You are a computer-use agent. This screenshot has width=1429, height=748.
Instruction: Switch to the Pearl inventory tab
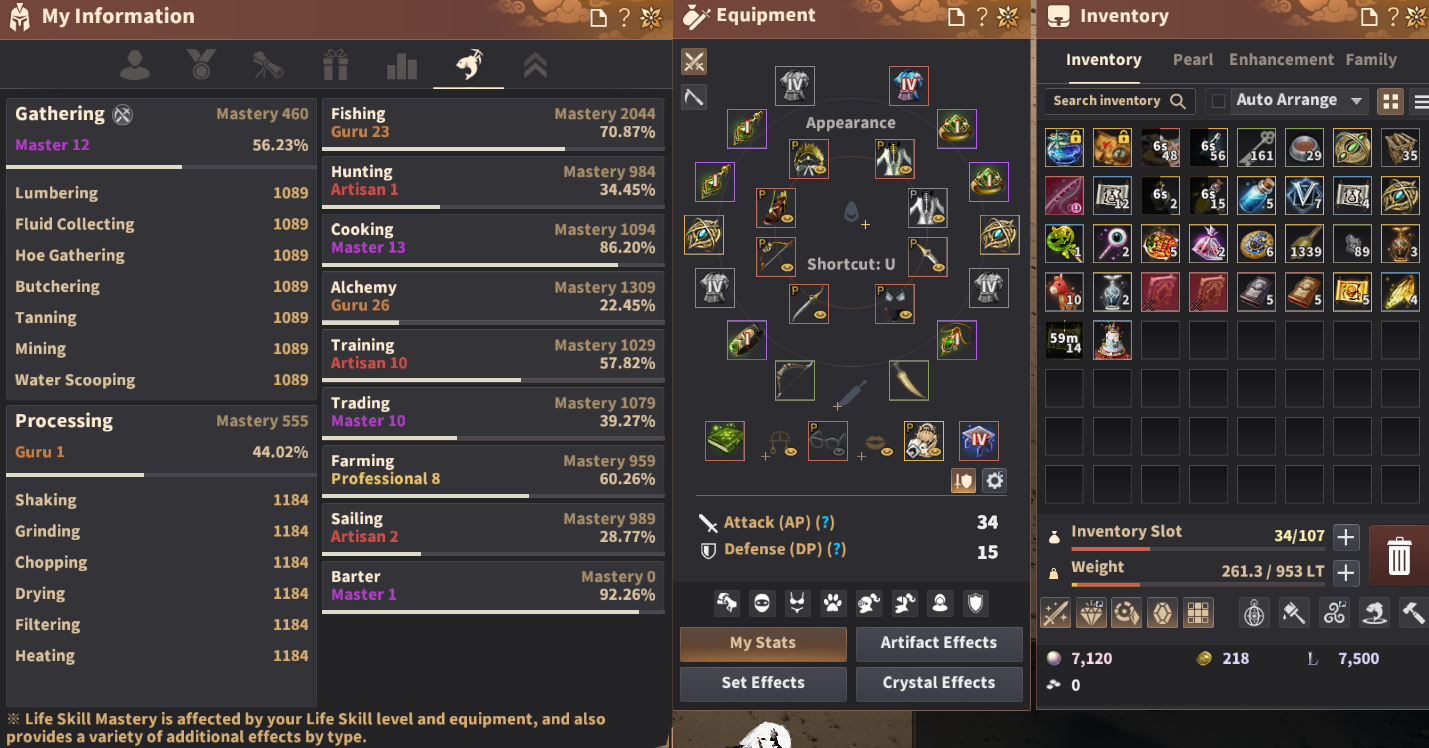point(1193,59)
